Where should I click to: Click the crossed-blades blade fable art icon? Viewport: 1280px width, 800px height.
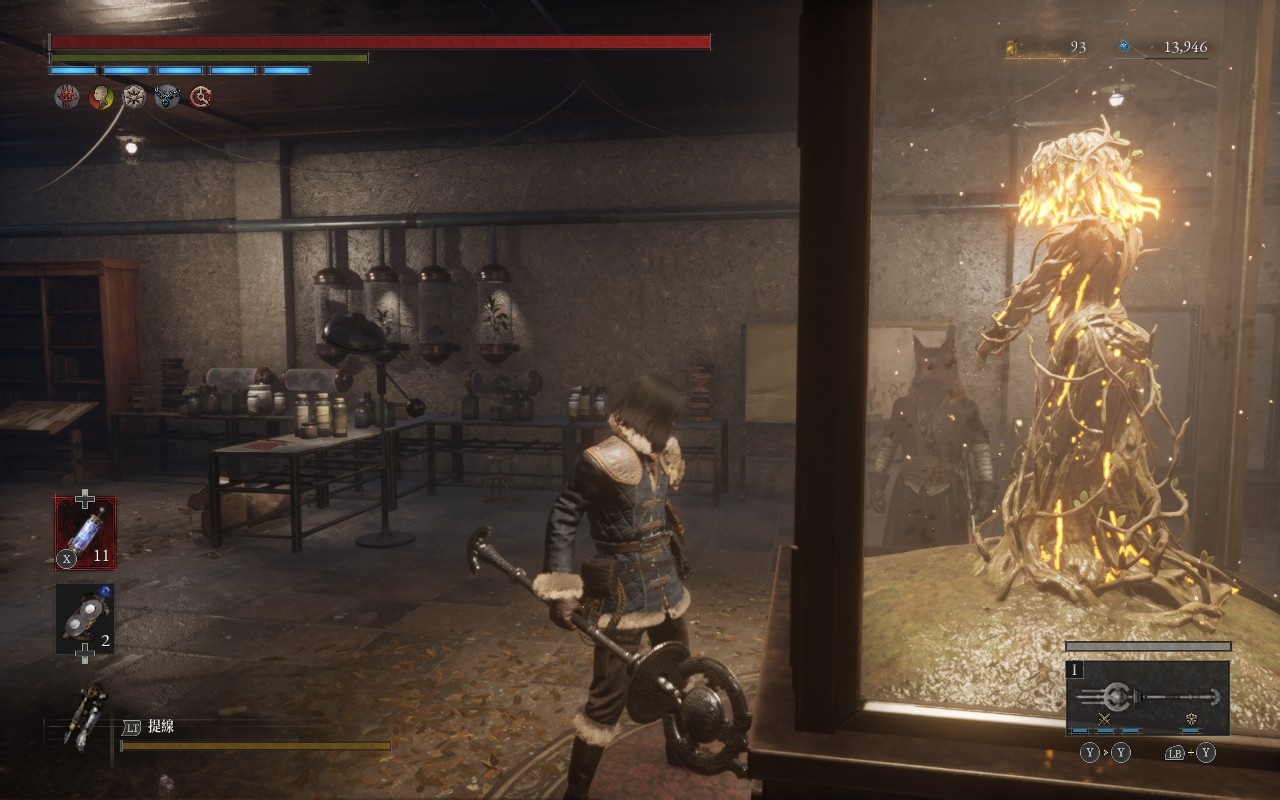[1104, 719]
